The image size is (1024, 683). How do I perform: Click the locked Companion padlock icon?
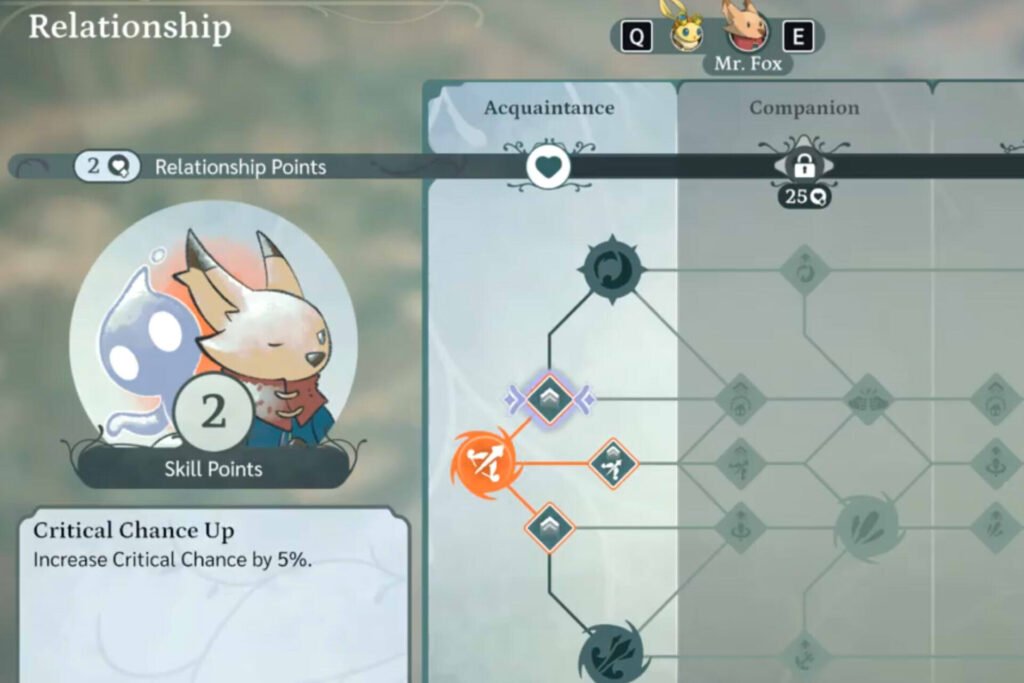click(x=804, y=166)
